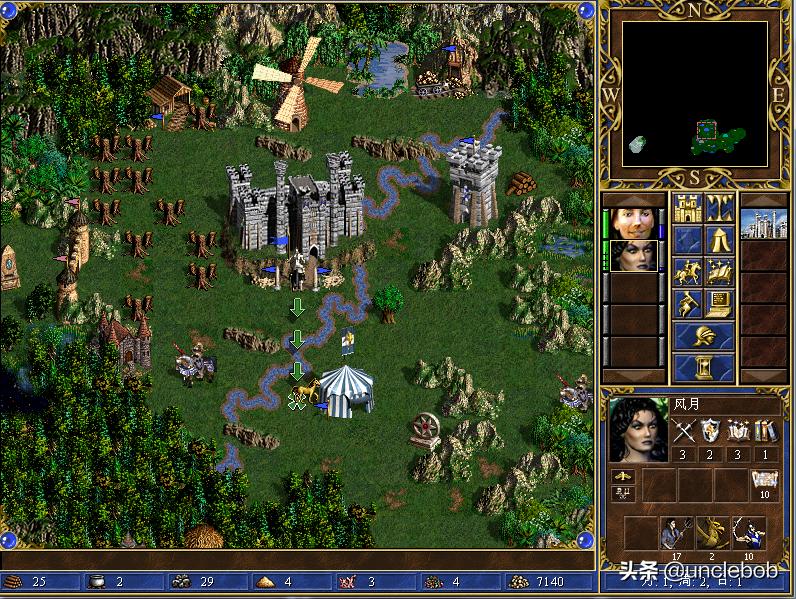
Task: Click the large hero portrait in info panel
Action: [x=638, y=429]
